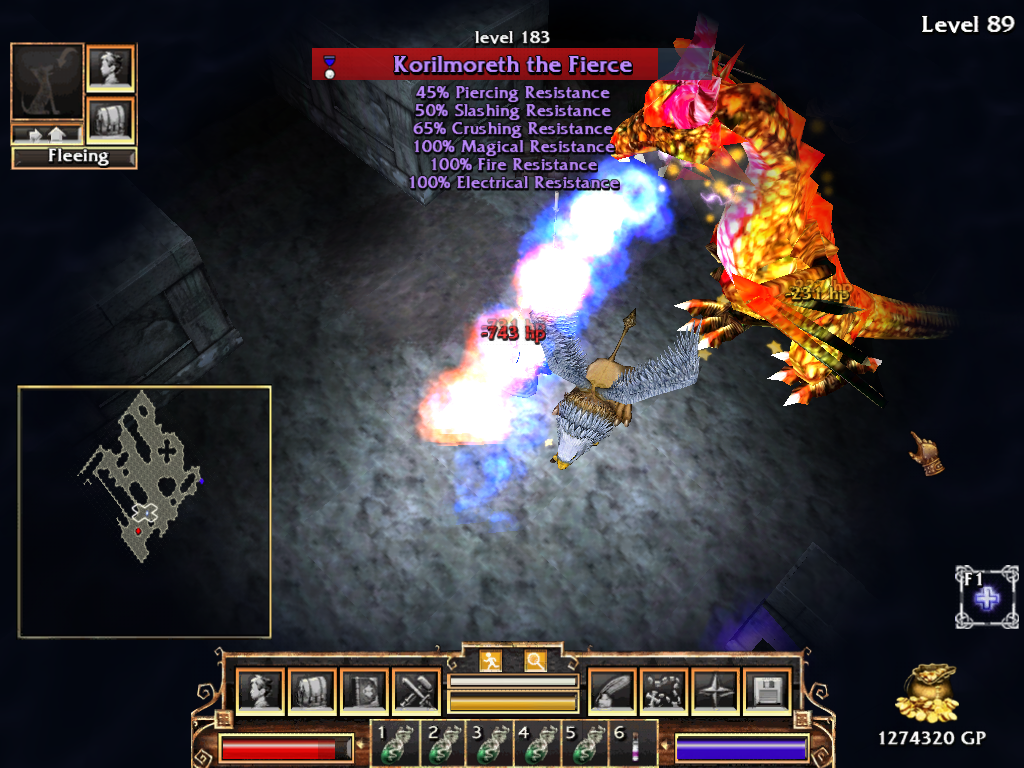Select the scattered bones icon
Screen dimensions: 1024x768
pyautogui.click(x=663, y=691)
